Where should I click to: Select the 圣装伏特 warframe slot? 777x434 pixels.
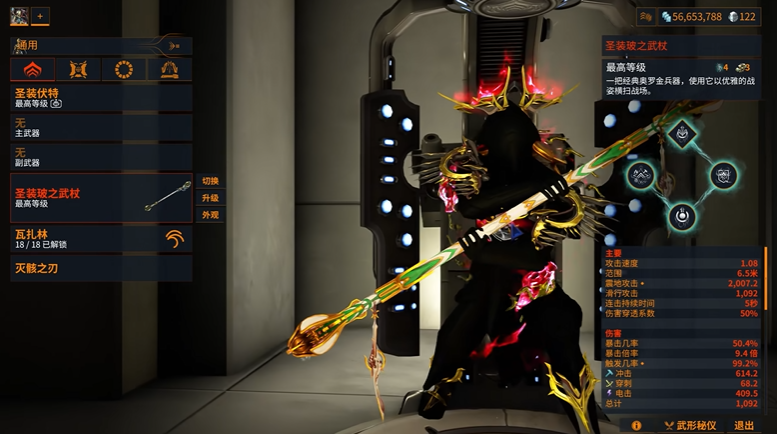(x=100, y=97)
